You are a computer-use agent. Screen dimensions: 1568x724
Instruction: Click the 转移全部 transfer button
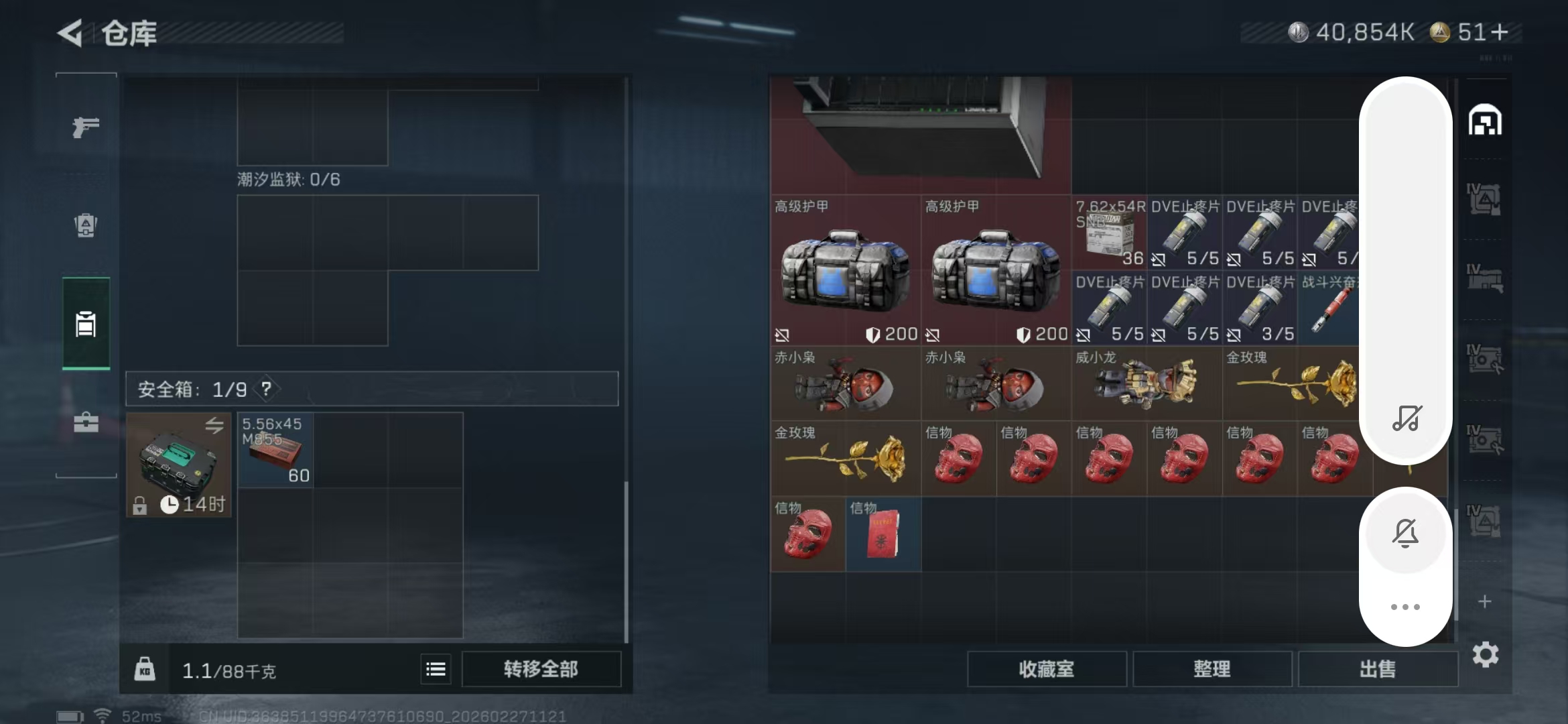[x=540, y=668]
